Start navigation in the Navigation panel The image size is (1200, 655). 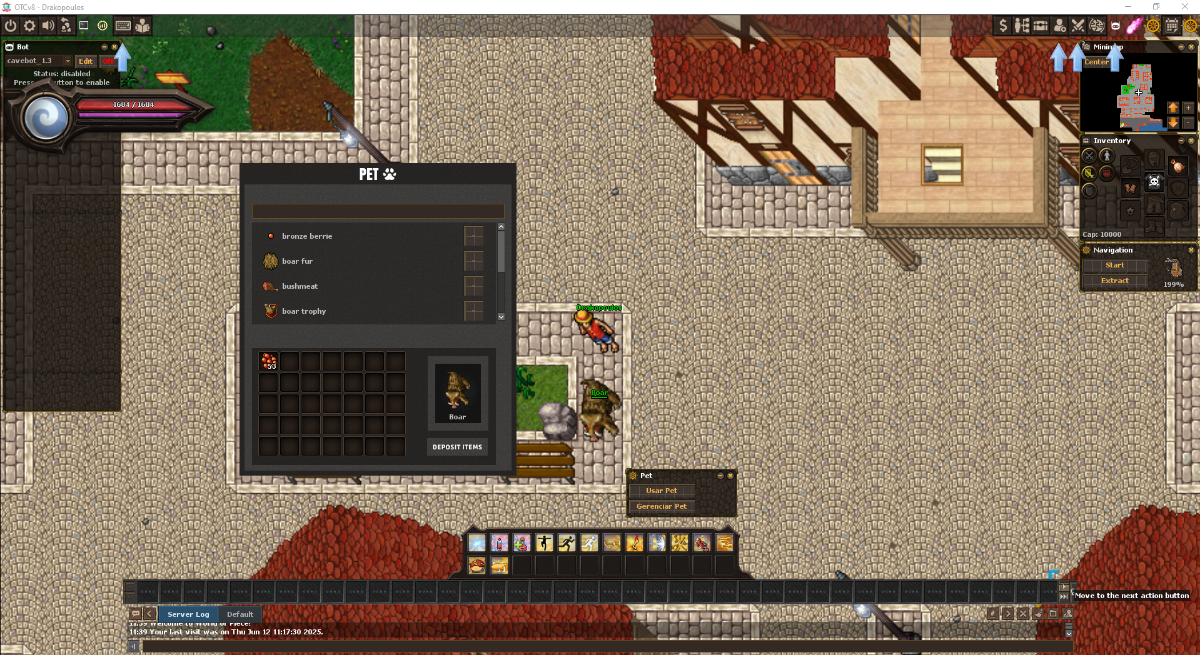tap(1114, 266)
